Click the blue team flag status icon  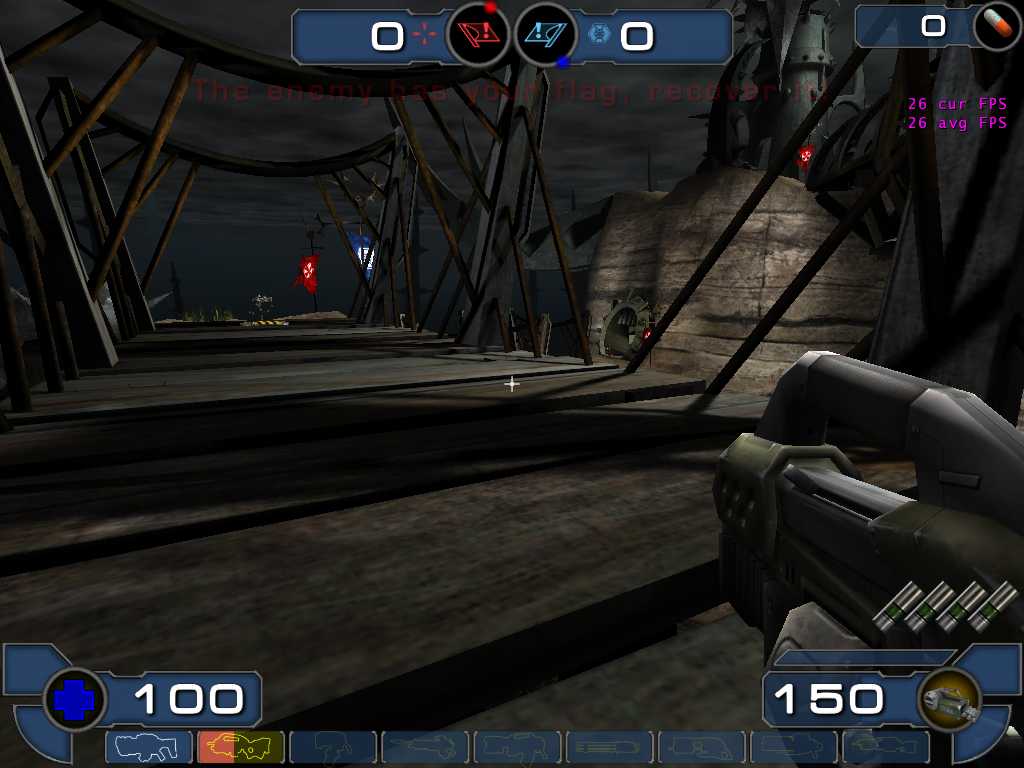pyautogui.click(x=546, y=36)
